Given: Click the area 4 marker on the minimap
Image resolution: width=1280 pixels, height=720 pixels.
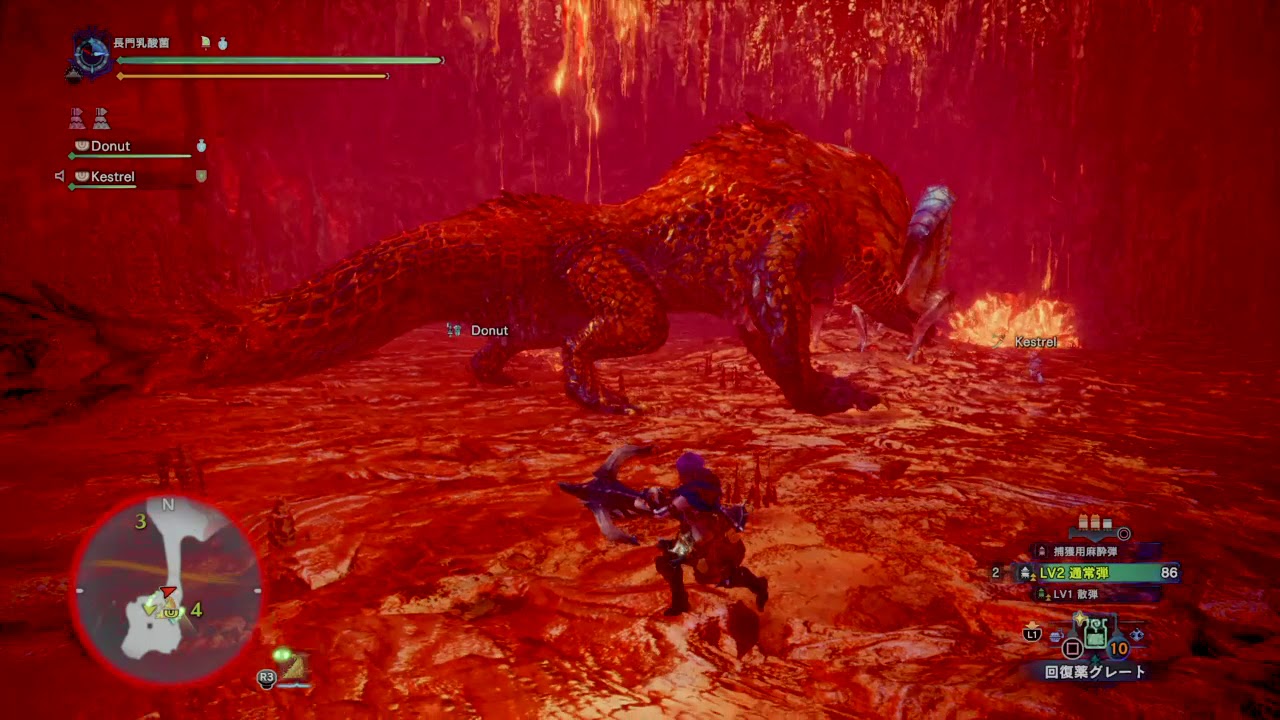Looking at the screenshot, I should [197, 609].
